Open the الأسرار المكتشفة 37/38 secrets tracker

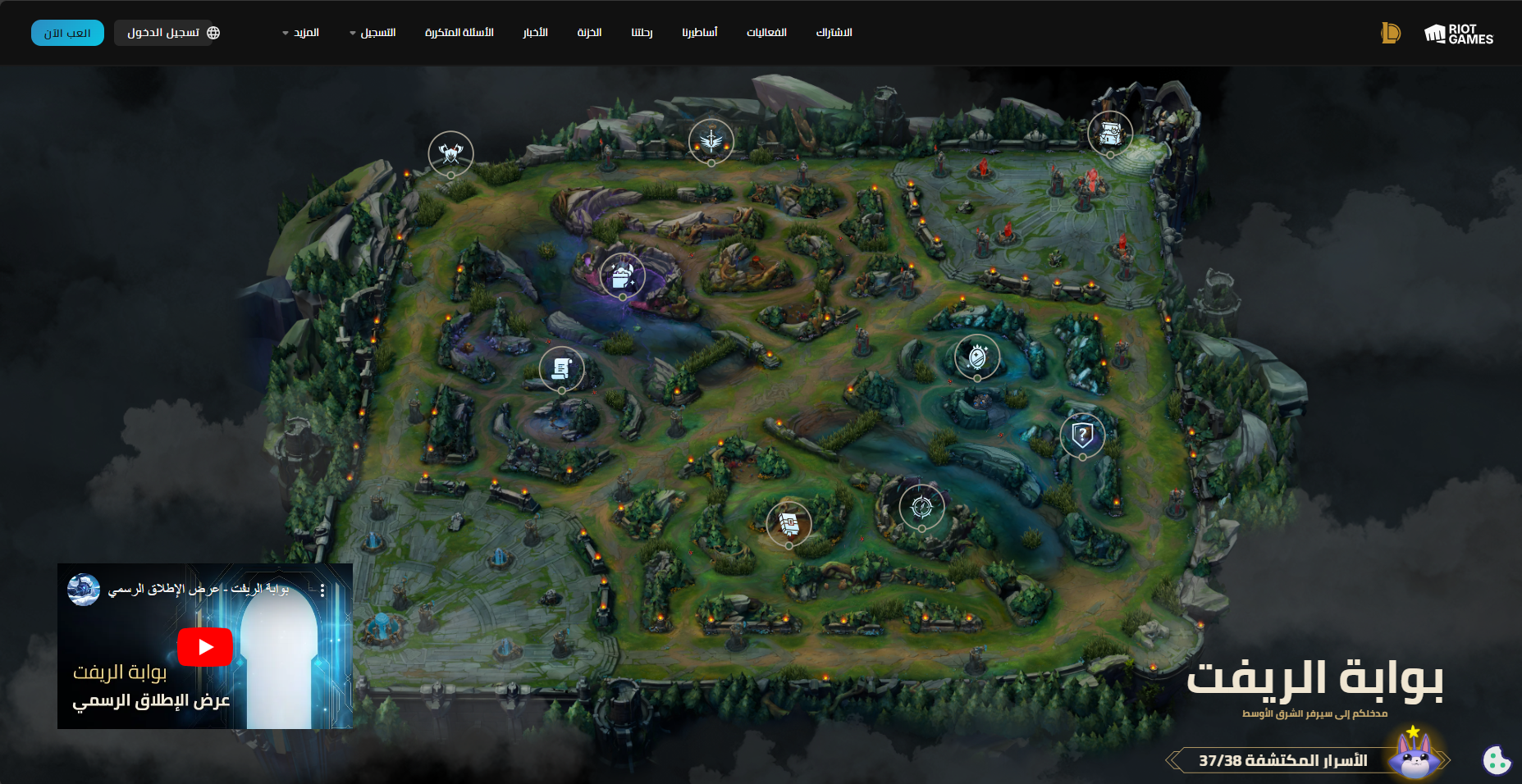[x=1282, y=760]
